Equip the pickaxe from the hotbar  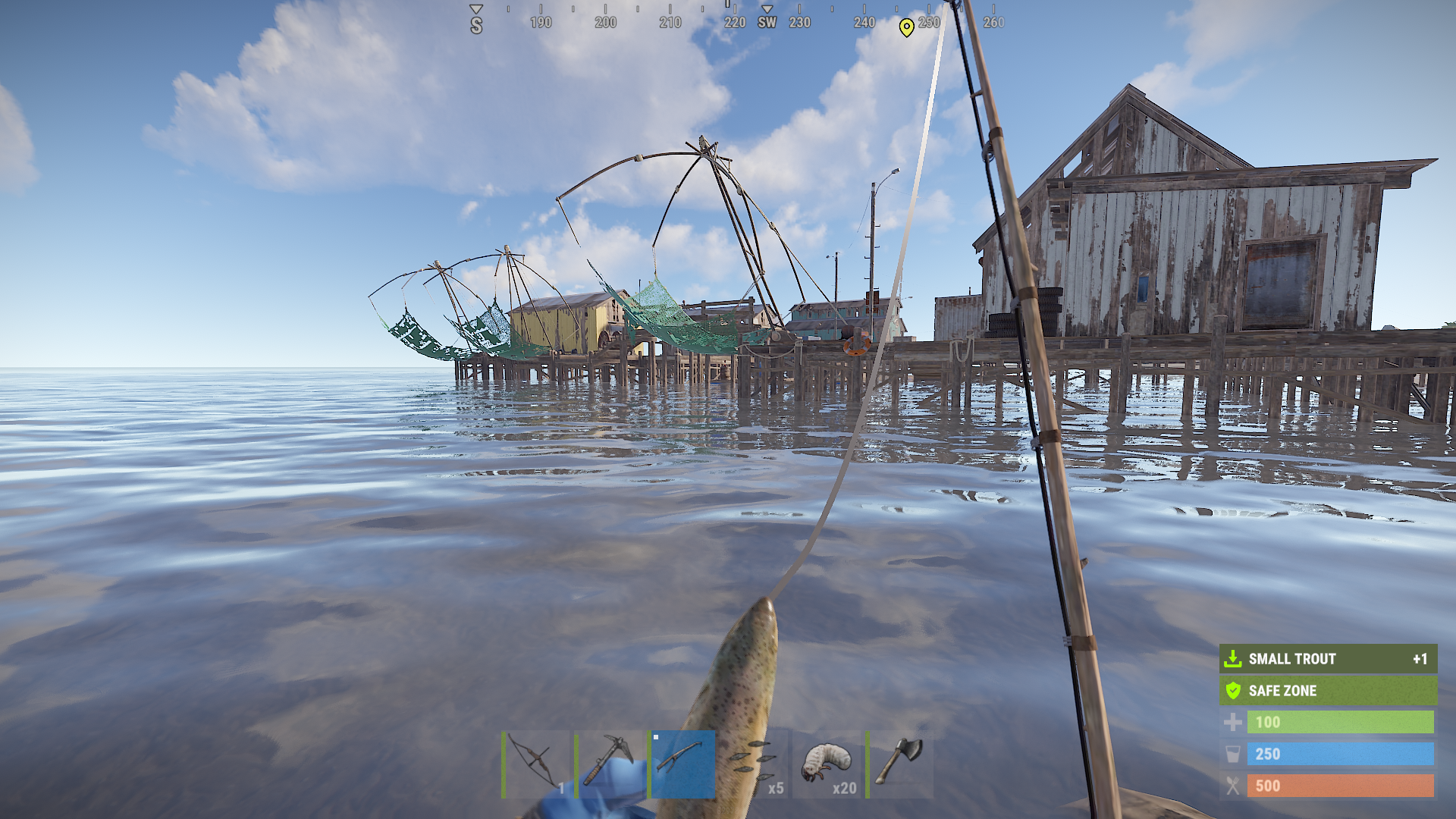[610, 764]
